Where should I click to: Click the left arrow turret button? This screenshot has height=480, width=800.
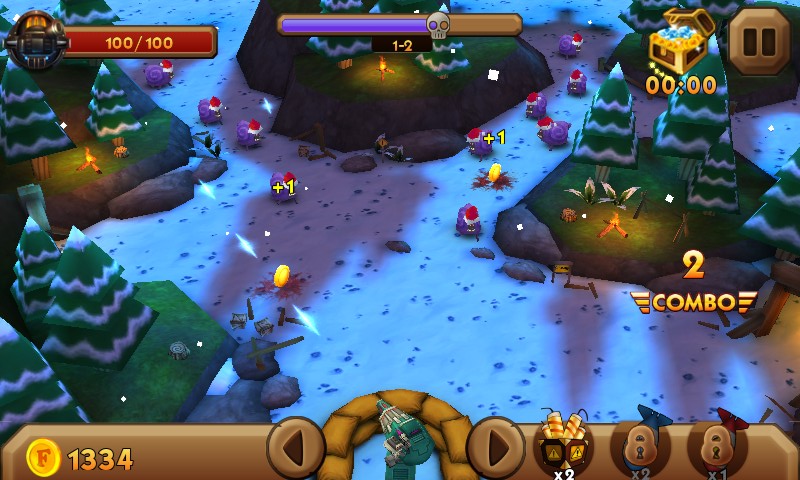296,447
